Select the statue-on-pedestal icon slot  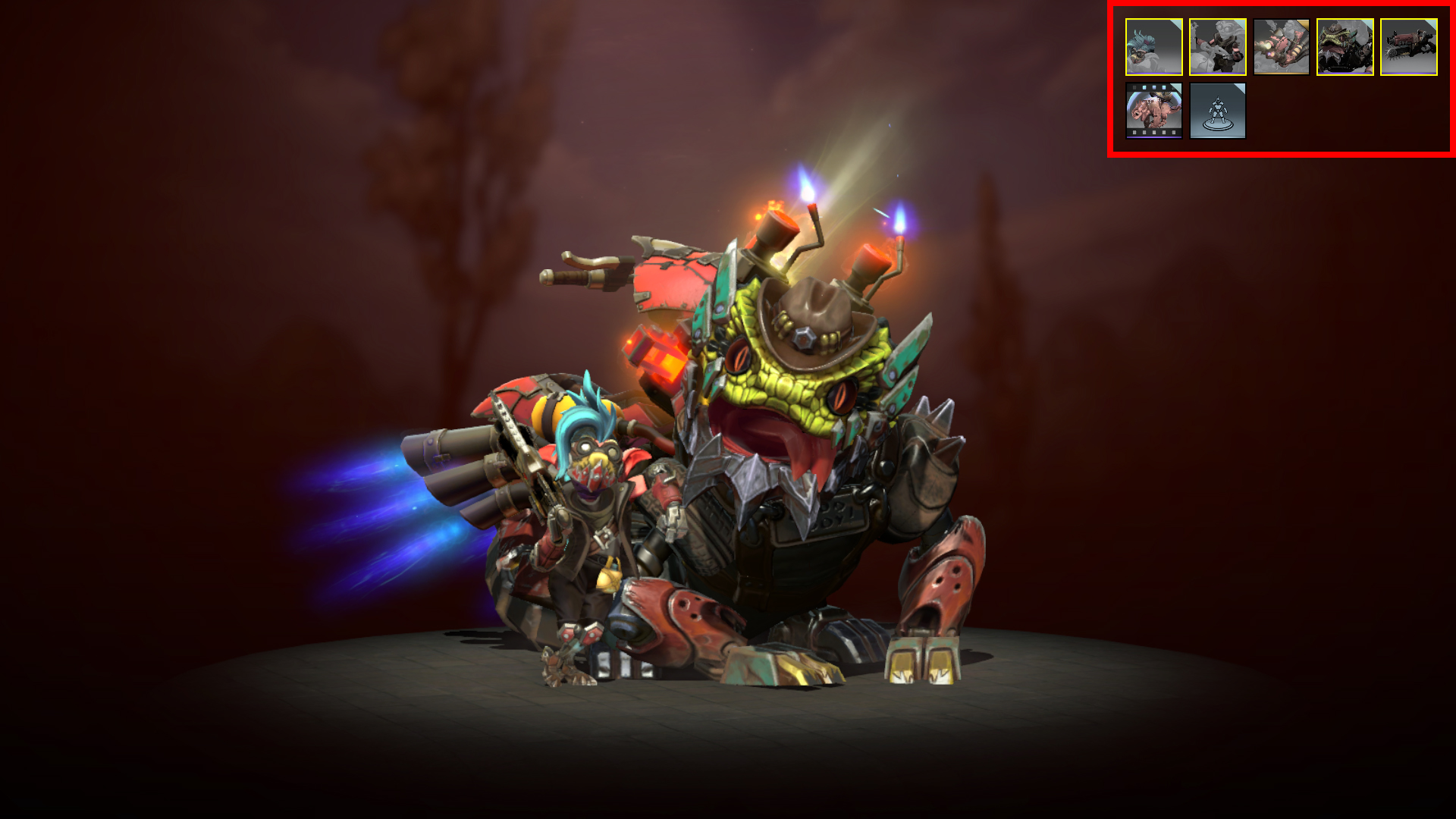[x=1217, y=111]
